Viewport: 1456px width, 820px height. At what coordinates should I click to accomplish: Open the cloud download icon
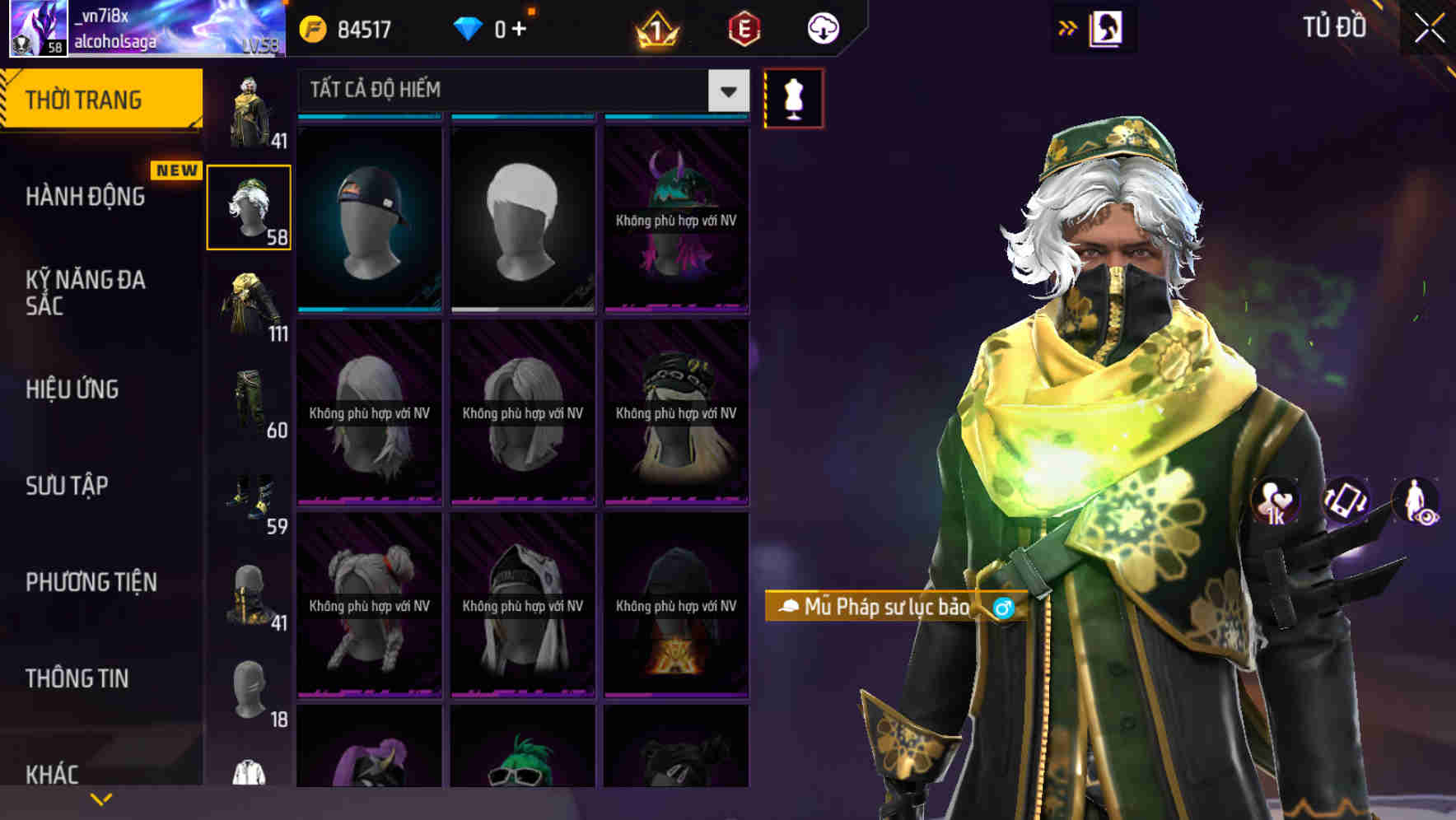point(822,27)
